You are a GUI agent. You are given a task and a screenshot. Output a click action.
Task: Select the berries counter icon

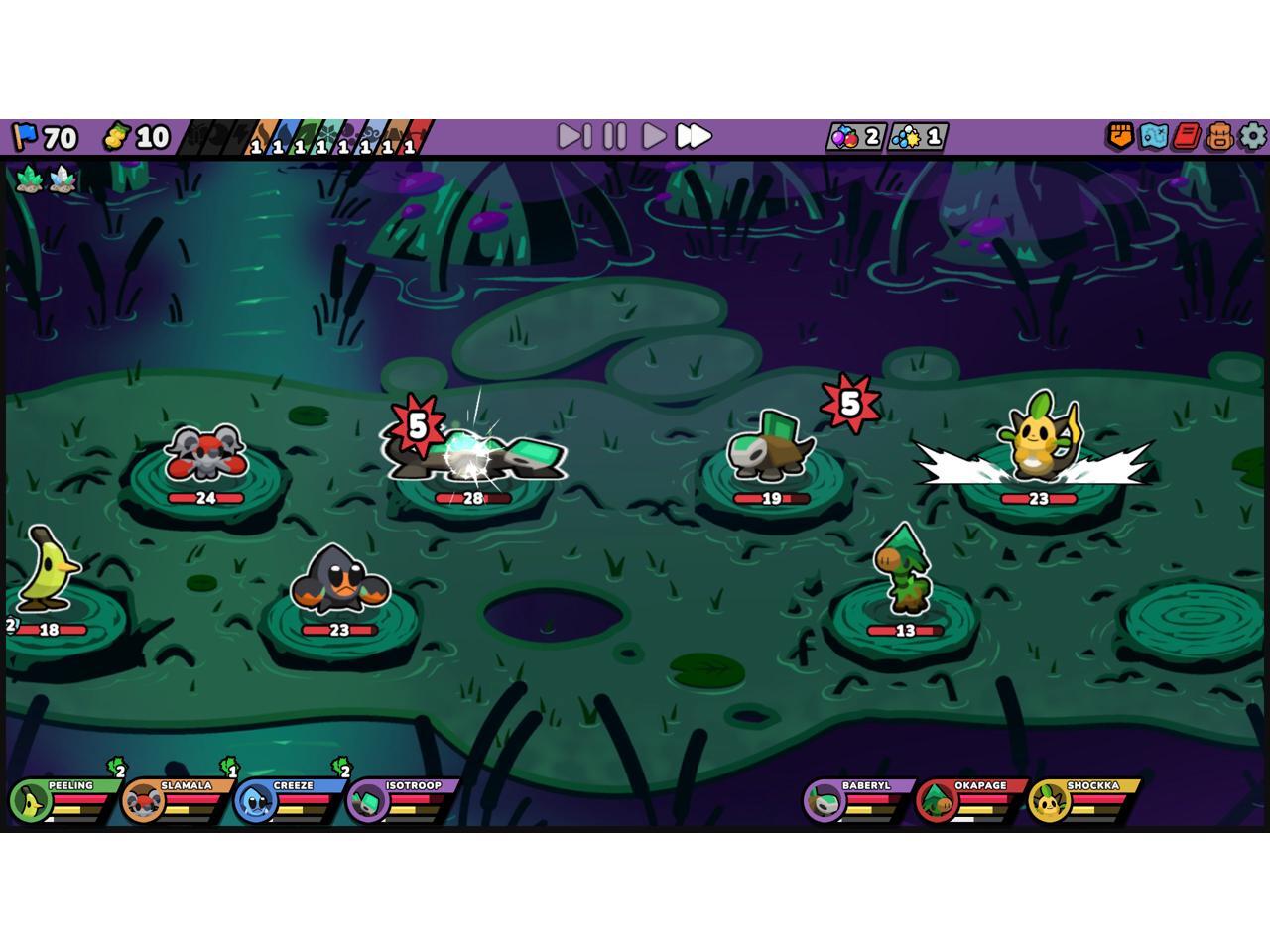tap(844, 137)
